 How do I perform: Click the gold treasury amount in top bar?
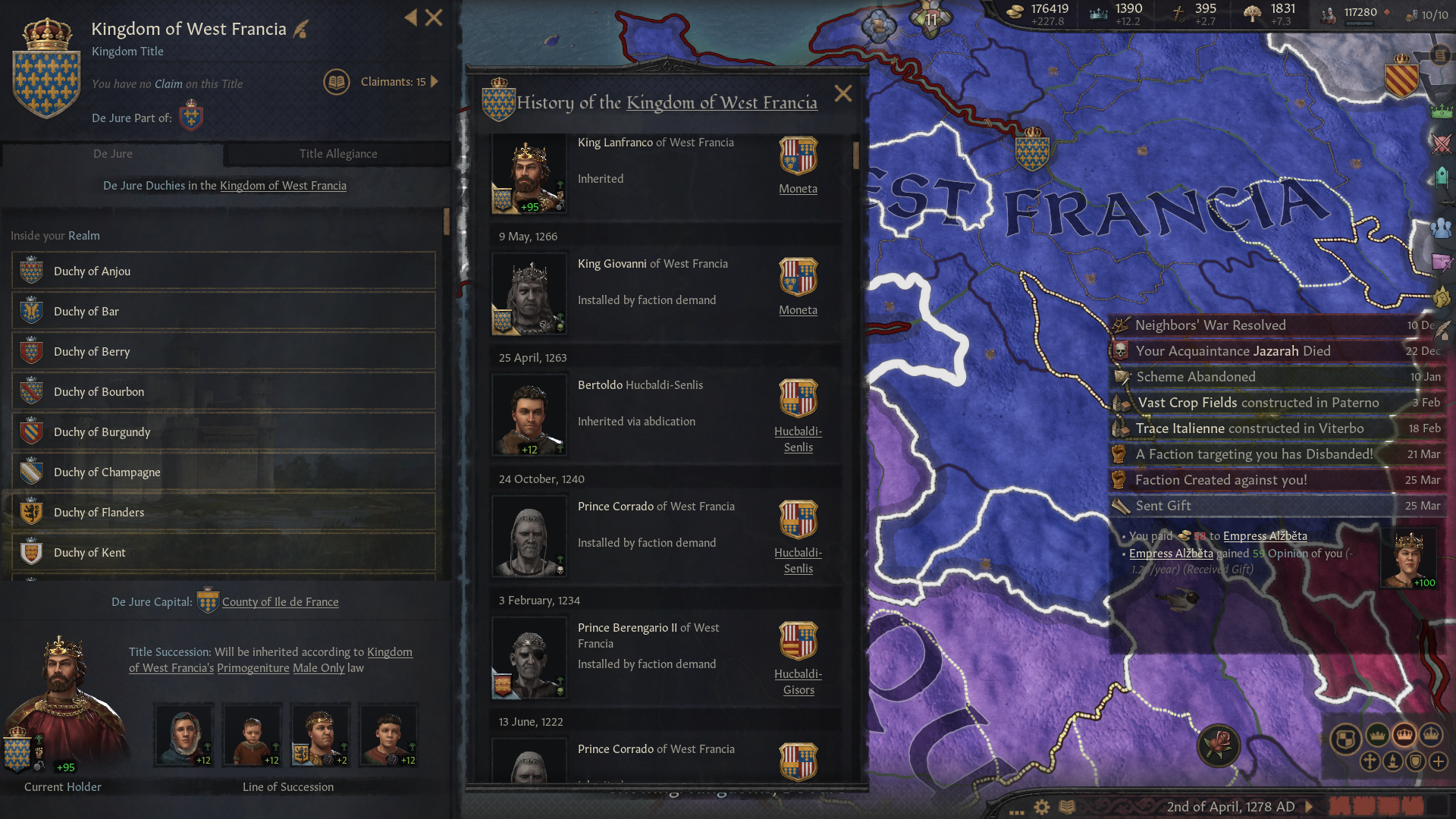tap(1050, 10)
